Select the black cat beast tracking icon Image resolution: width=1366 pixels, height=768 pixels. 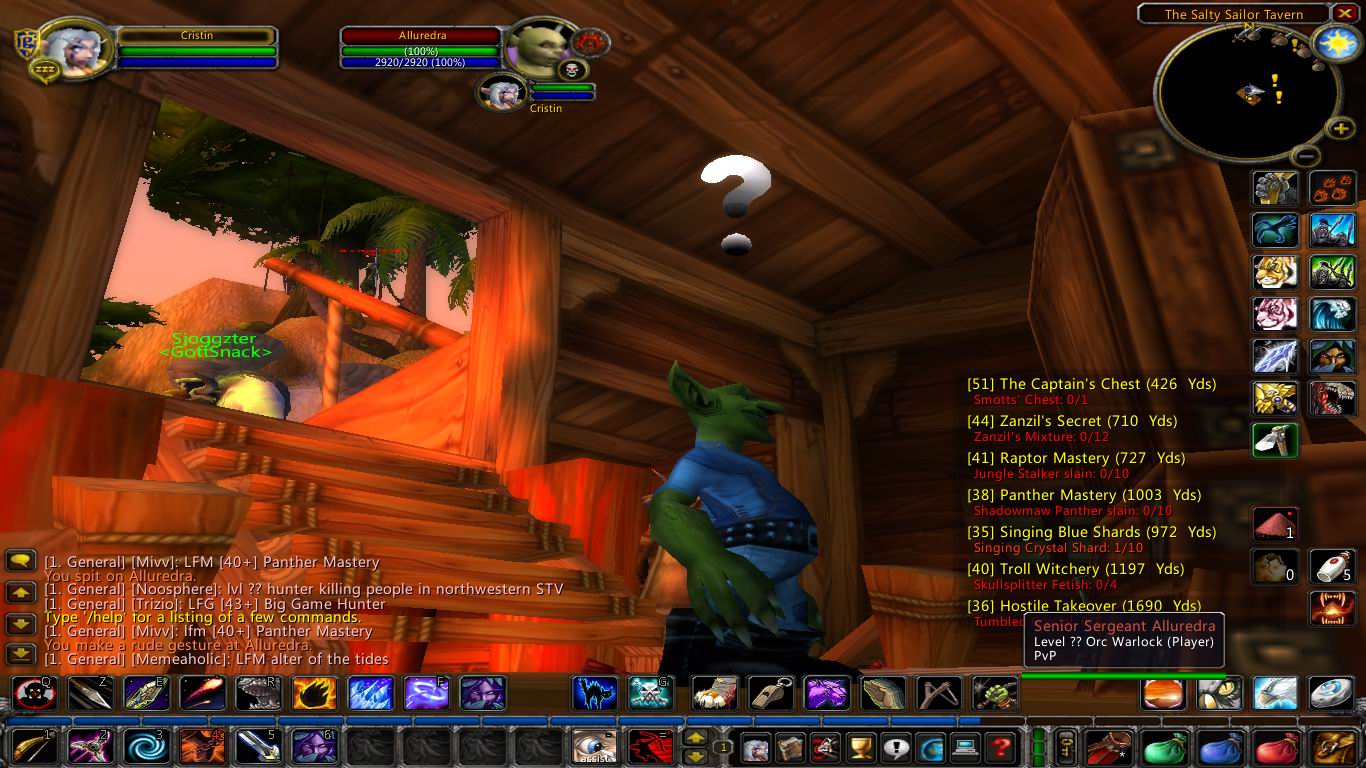(593, 693)
